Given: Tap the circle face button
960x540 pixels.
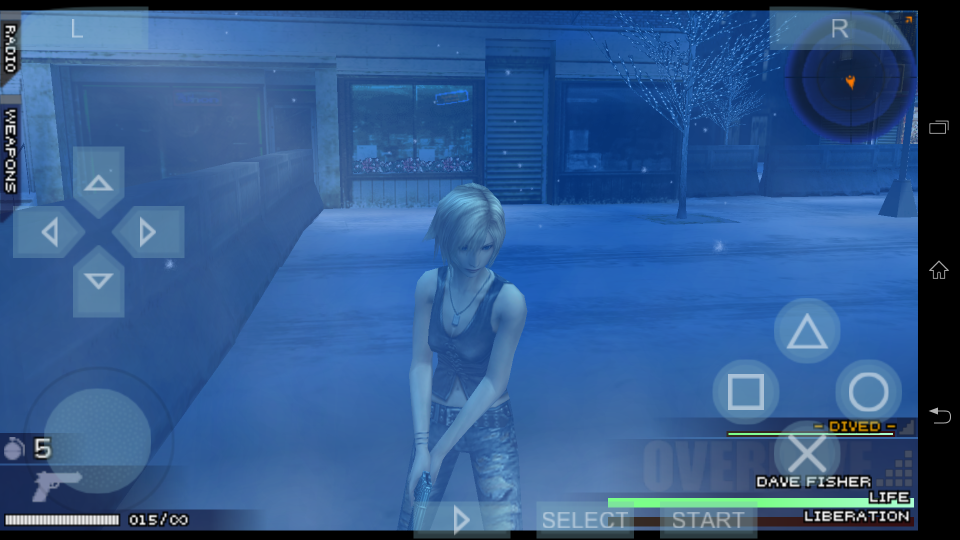Looking at the screenshot, I should pos(868,392).
